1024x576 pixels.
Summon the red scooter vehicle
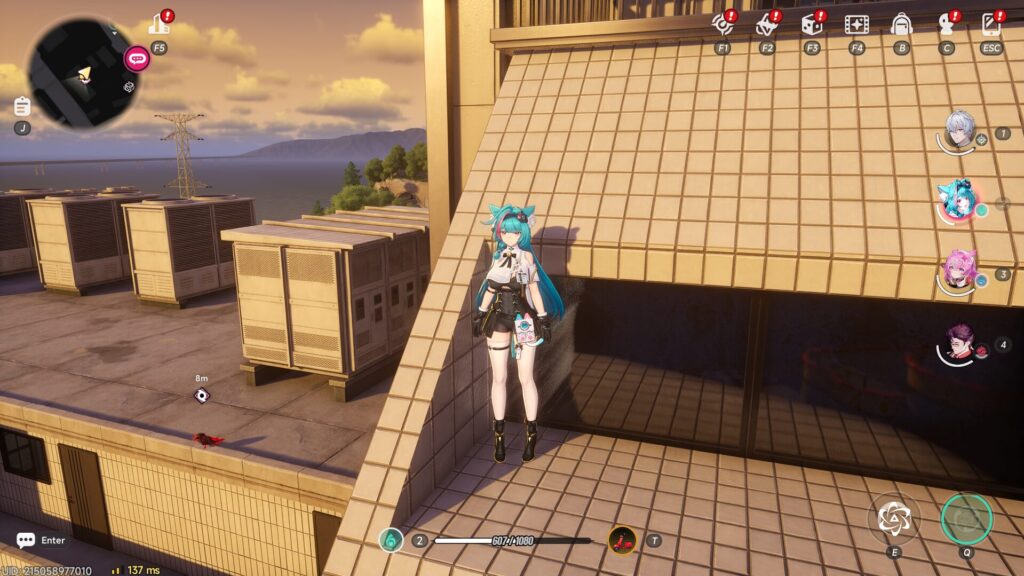pos(623,540)
